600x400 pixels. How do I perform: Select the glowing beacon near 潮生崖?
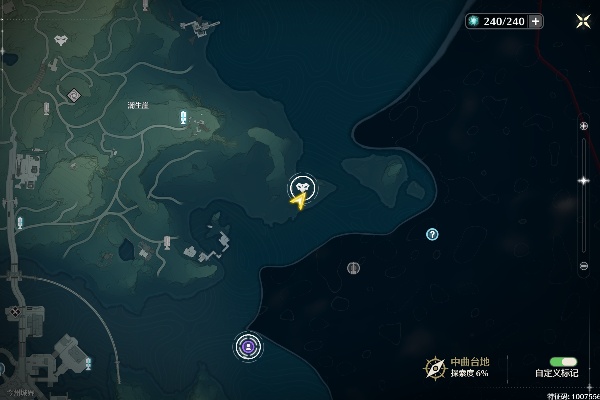click(x=183, y=118)
